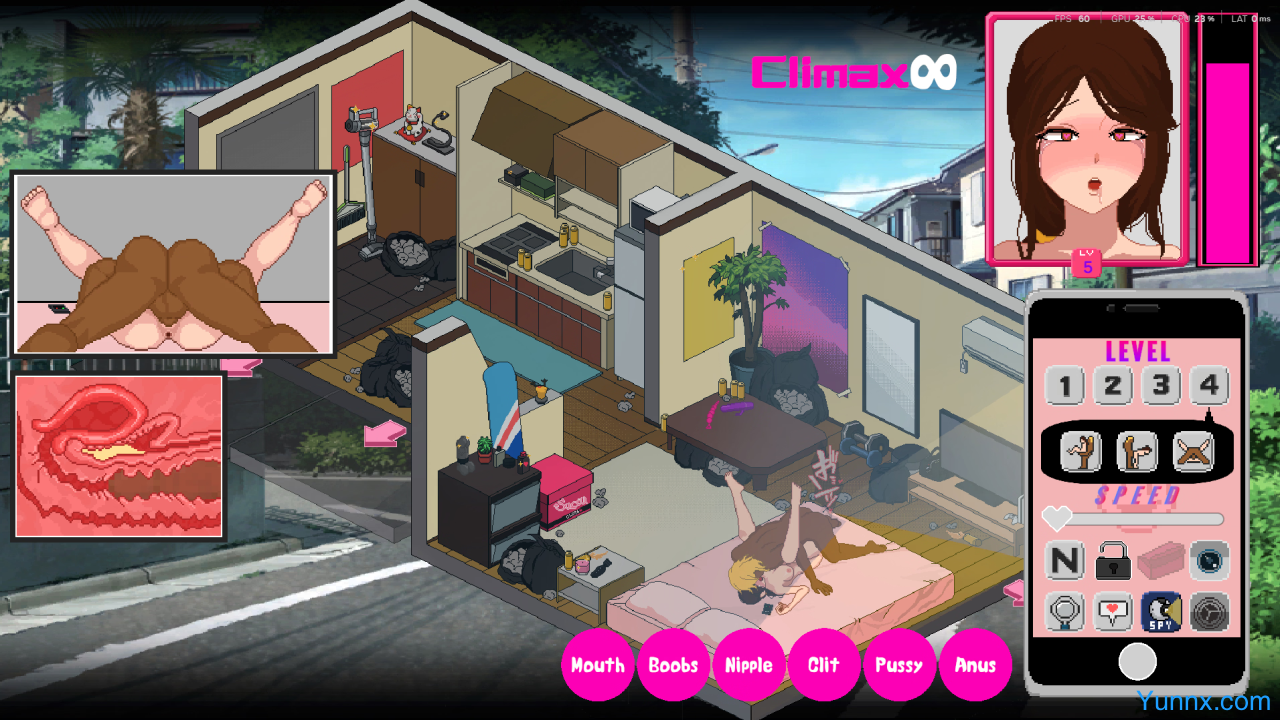
Task: Select level 1 on the phone
Action: 1065,386
